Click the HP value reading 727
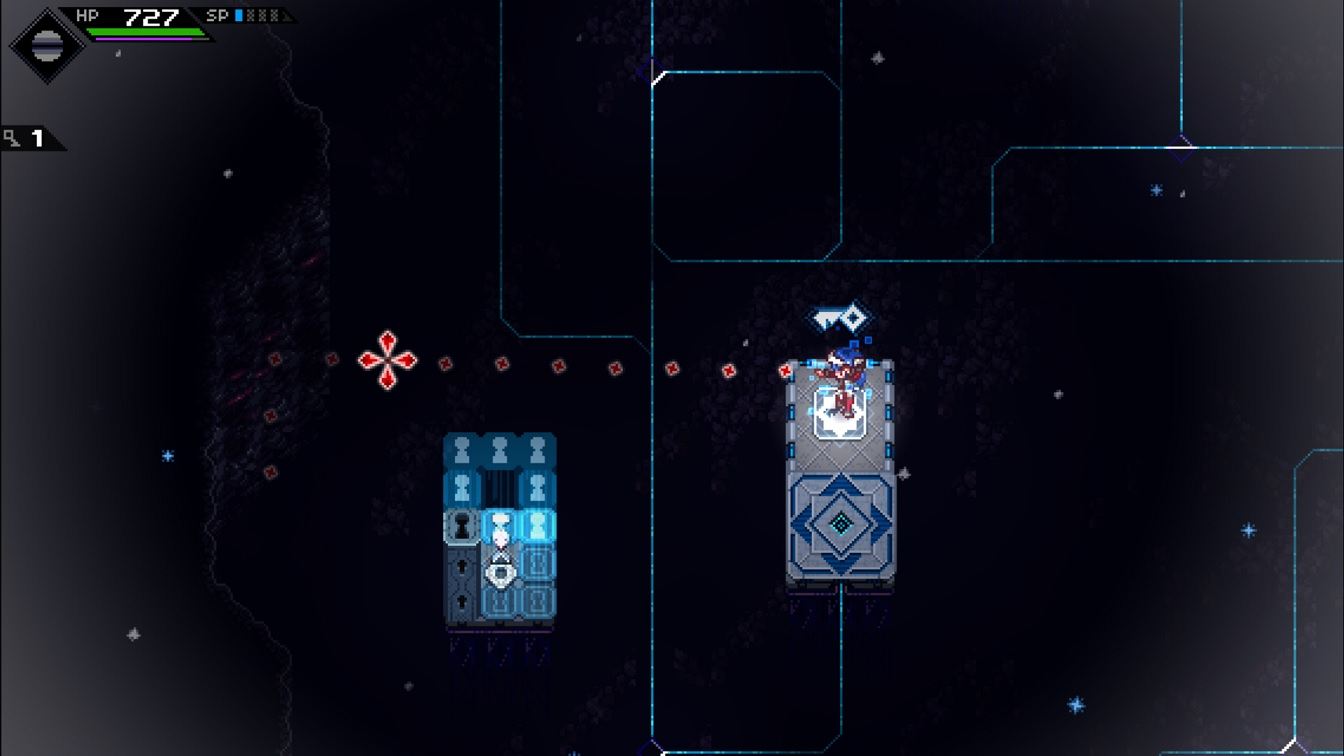 [x=150, y=16]
